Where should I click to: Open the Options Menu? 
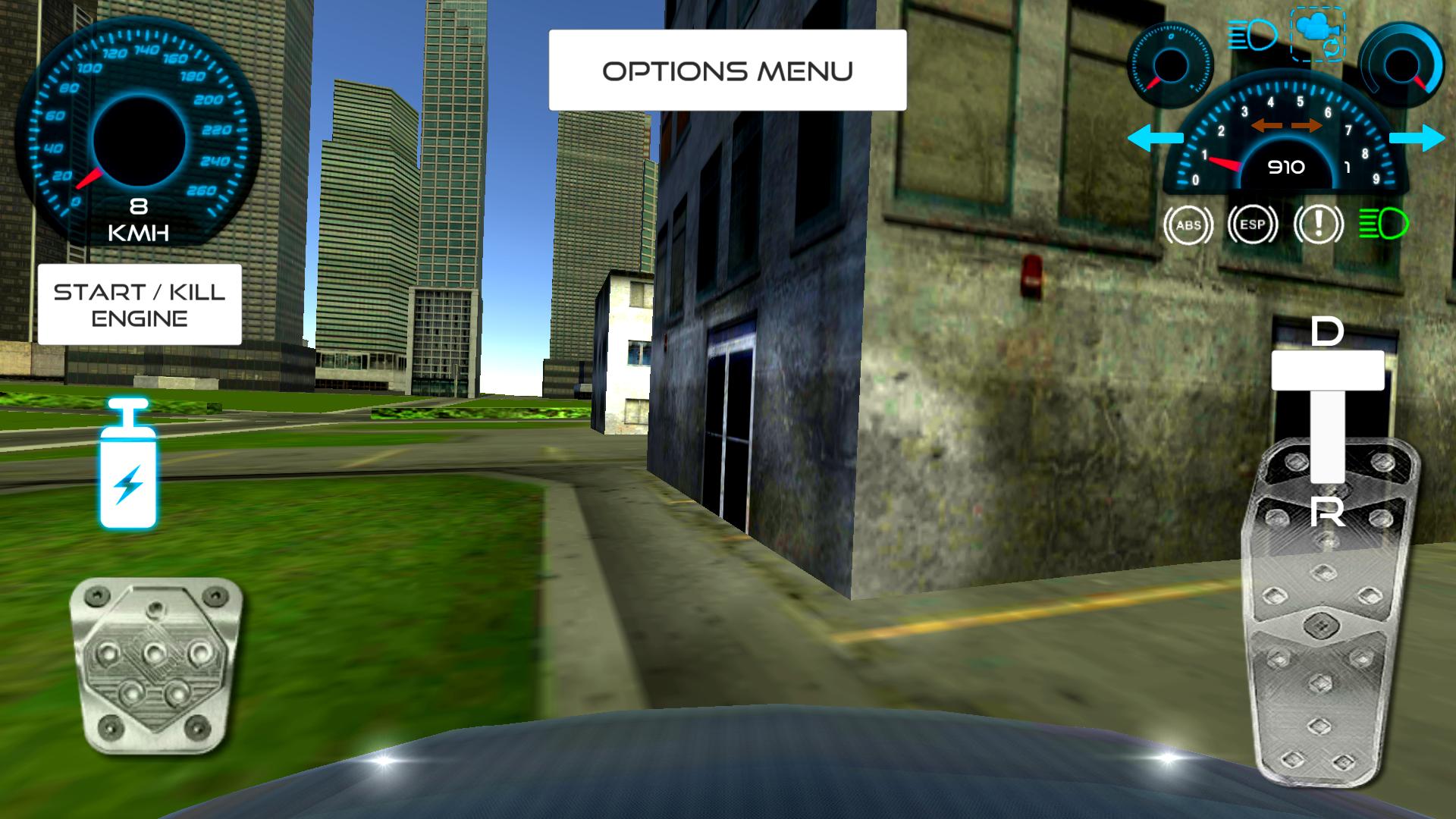coord(726,70)
